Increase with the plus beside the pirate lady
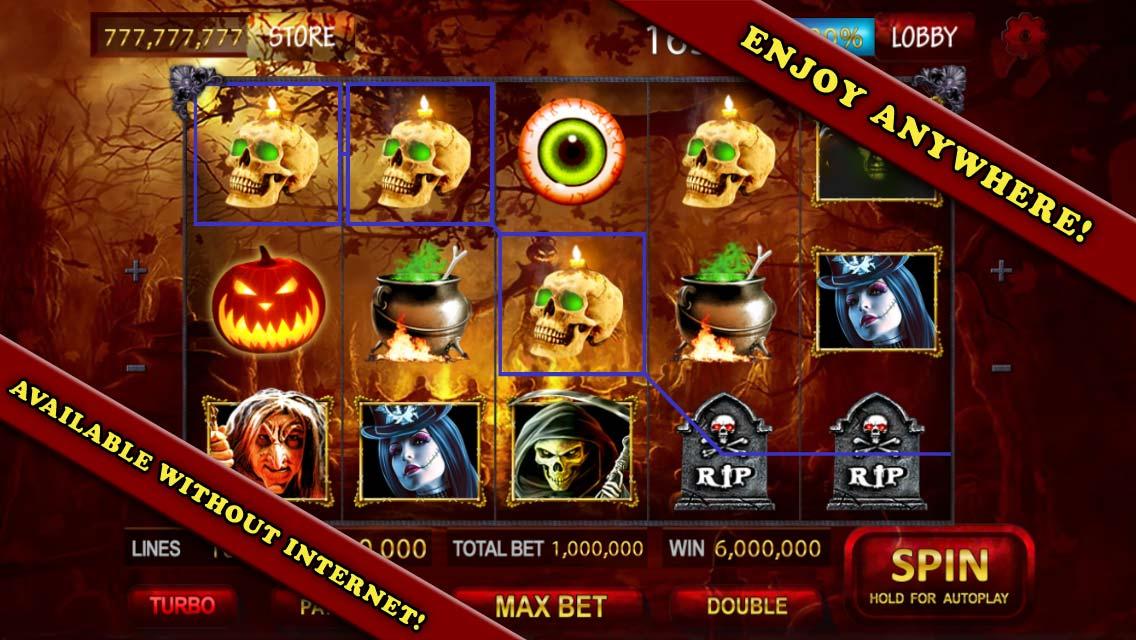This screenshot has height=640, width=1136. 1000,270
